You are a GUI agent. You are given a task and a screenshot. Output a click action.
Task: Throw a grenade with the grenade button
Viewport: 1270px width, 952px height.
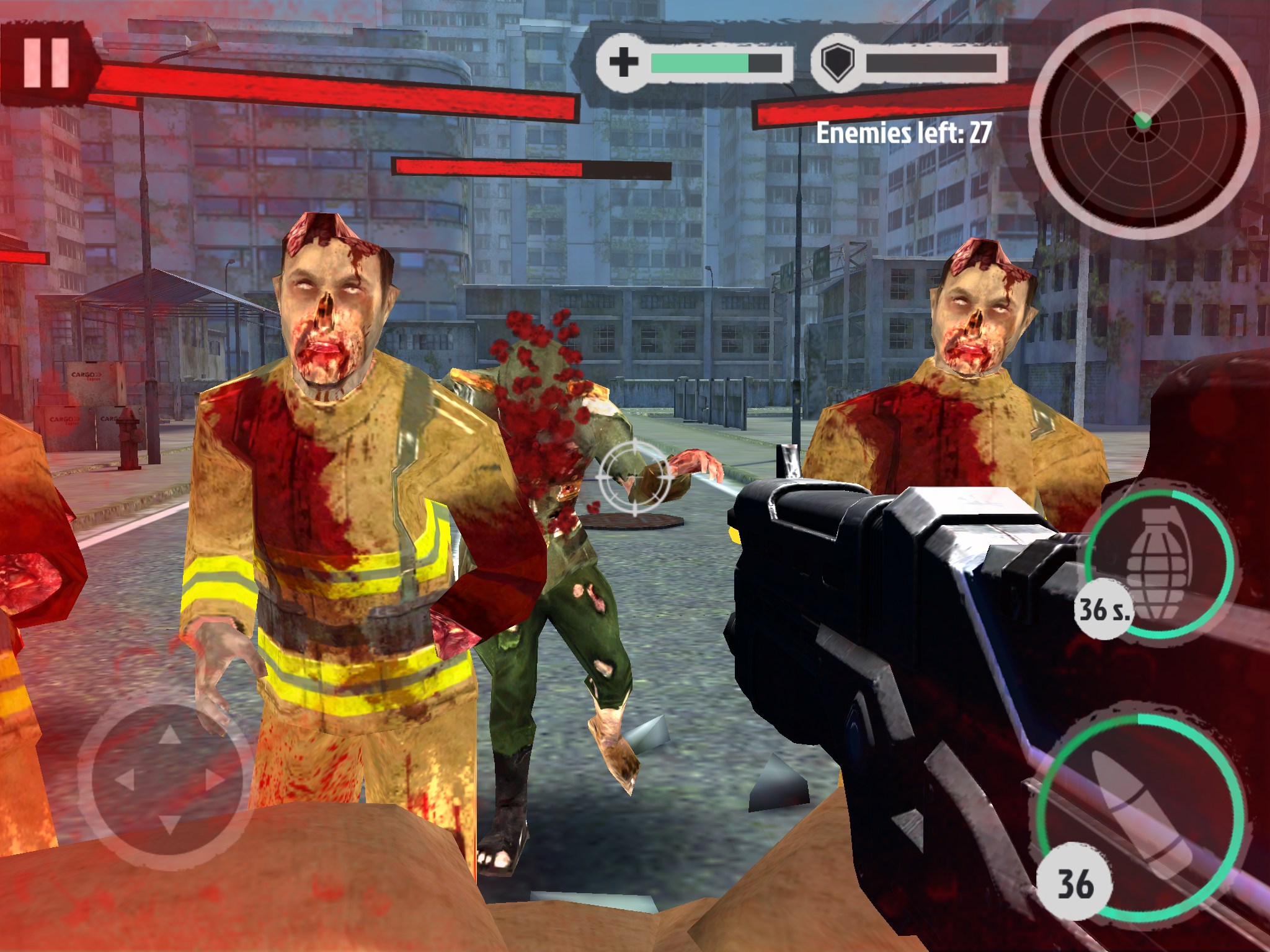(x=1158, y=563)
